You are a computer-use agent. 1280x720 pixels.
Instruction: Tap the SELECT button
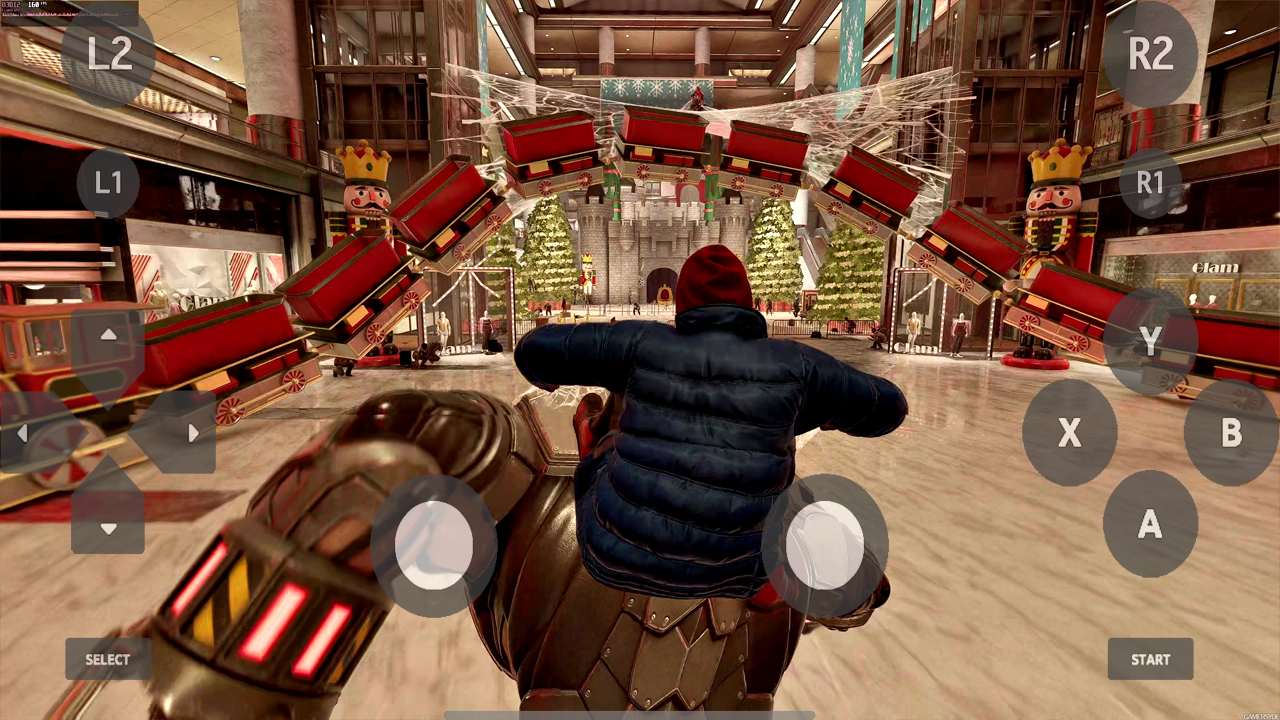click(x=107, y=659)
